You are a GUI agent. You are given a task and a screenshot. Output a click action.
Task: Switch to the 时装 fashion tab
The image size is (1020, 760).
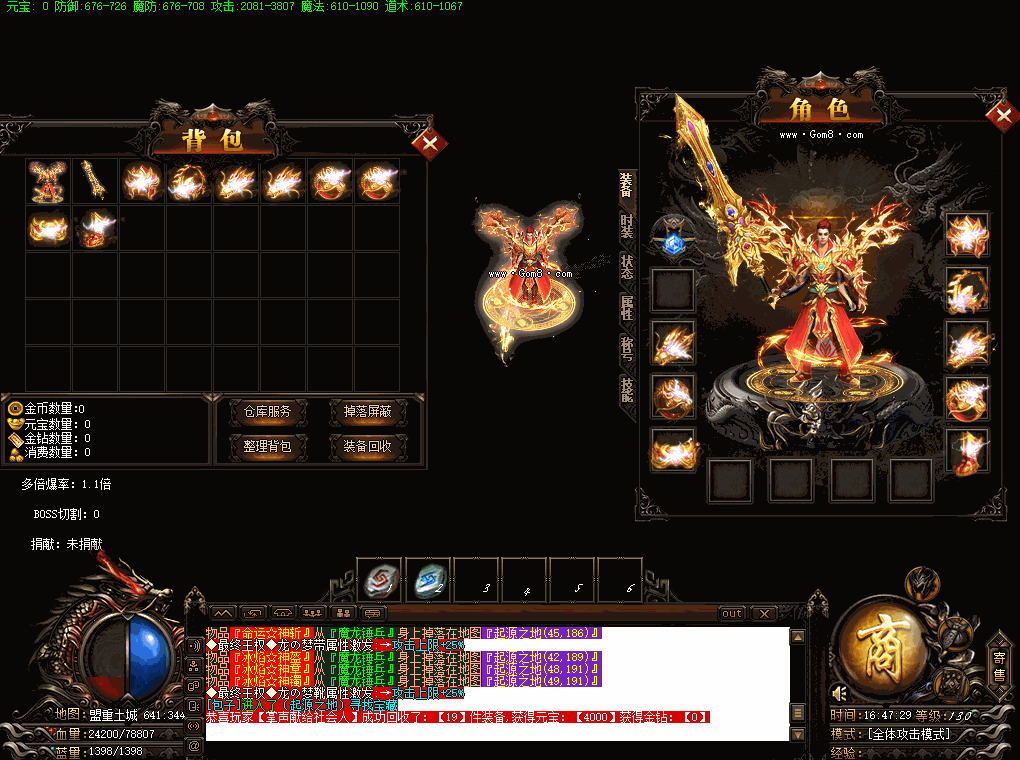click(x=627, y=226)
